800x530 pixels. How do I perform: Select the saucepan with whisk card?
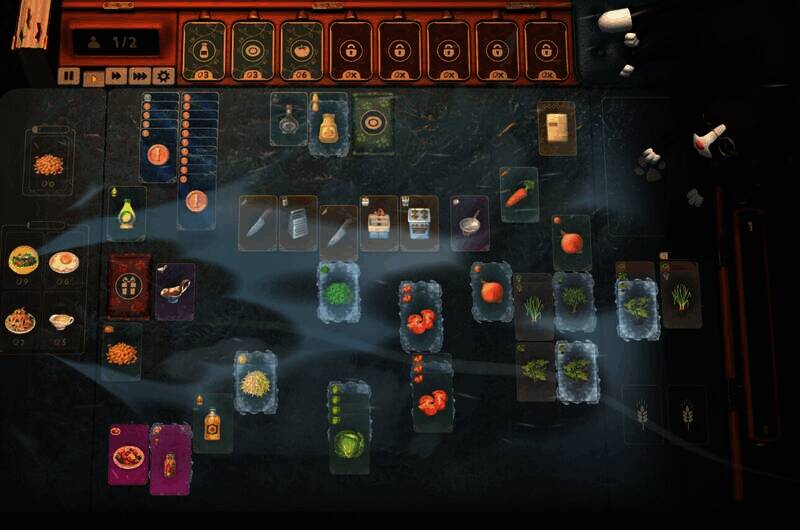469,222
